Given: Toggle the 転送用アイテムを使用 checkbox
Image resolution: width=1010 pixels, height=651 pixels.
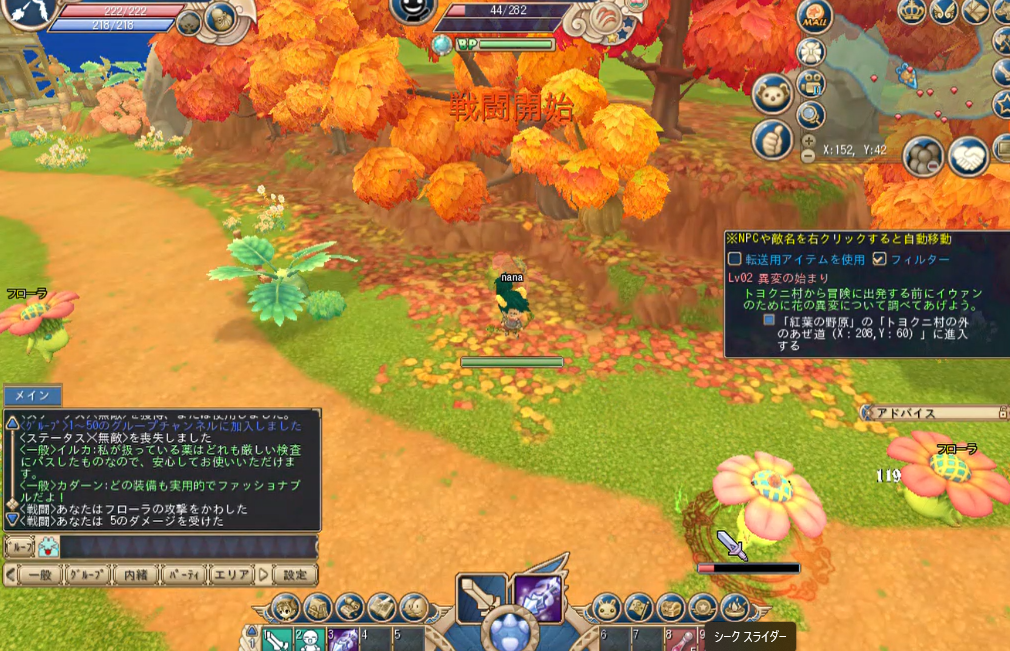Looking at the screenshot, I should click(x=735, y=259).
